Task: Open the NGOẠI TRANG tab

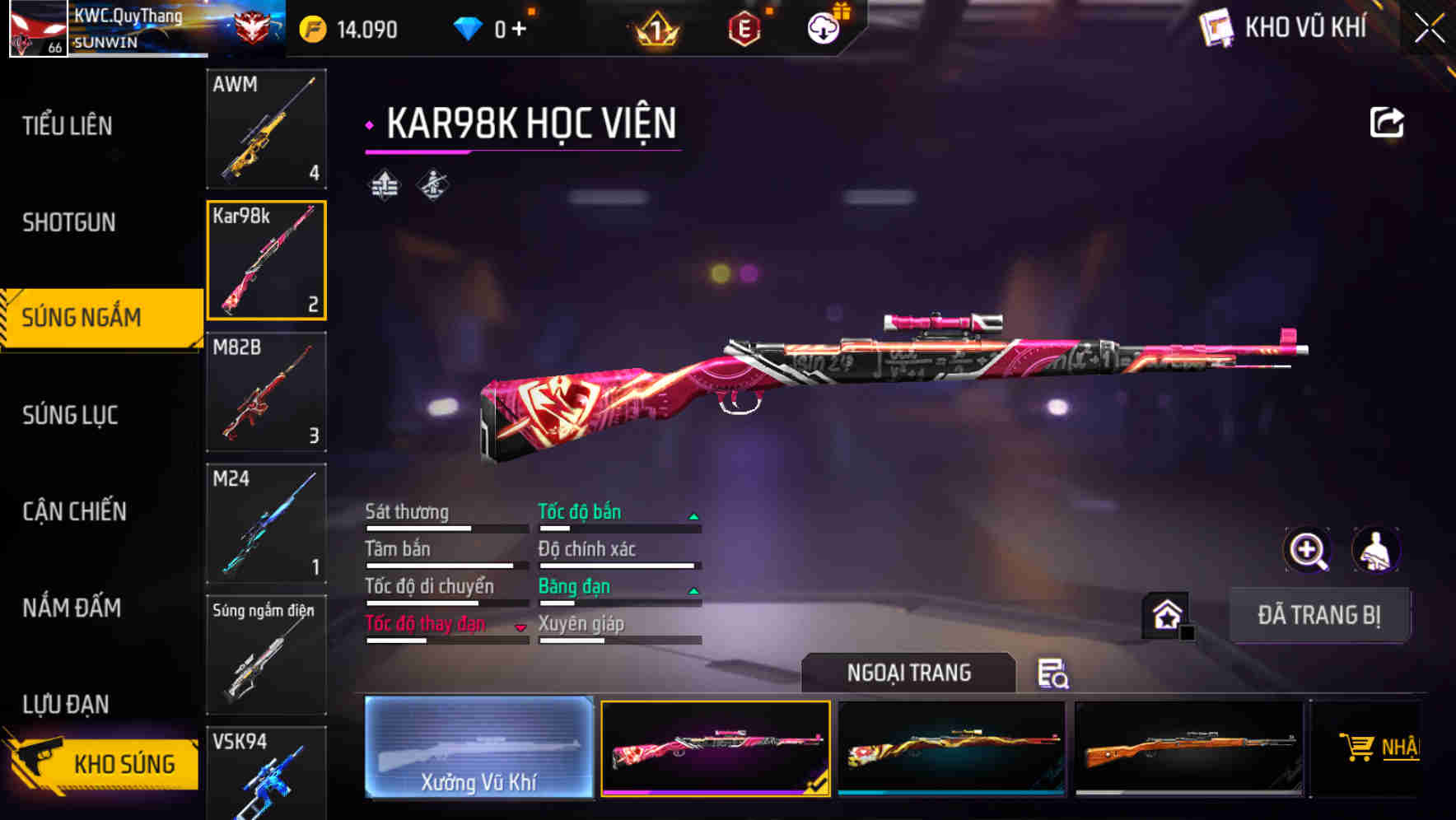Action: (x=910, y=673)
